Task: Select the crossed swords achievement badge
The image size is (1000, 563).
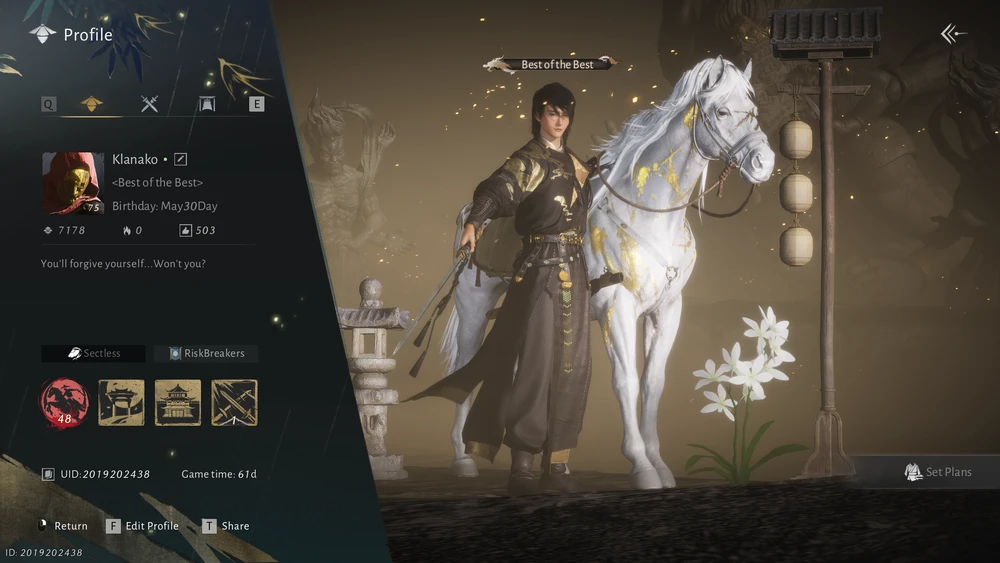Action: tap(234, 402)
